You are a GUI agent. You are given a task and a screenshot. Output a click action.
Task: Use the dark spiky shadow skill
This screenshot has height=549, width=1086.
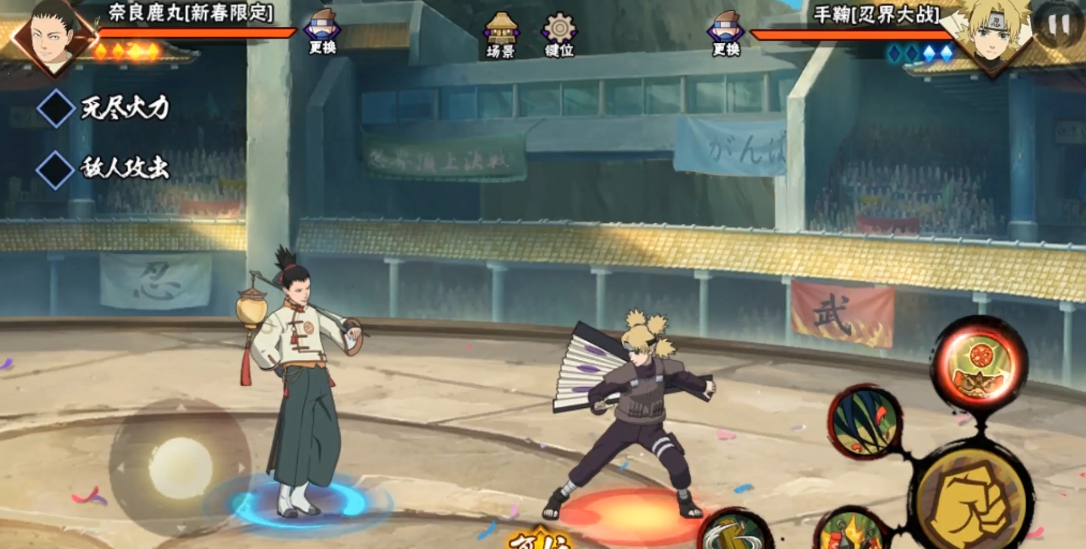pos(864,421)
